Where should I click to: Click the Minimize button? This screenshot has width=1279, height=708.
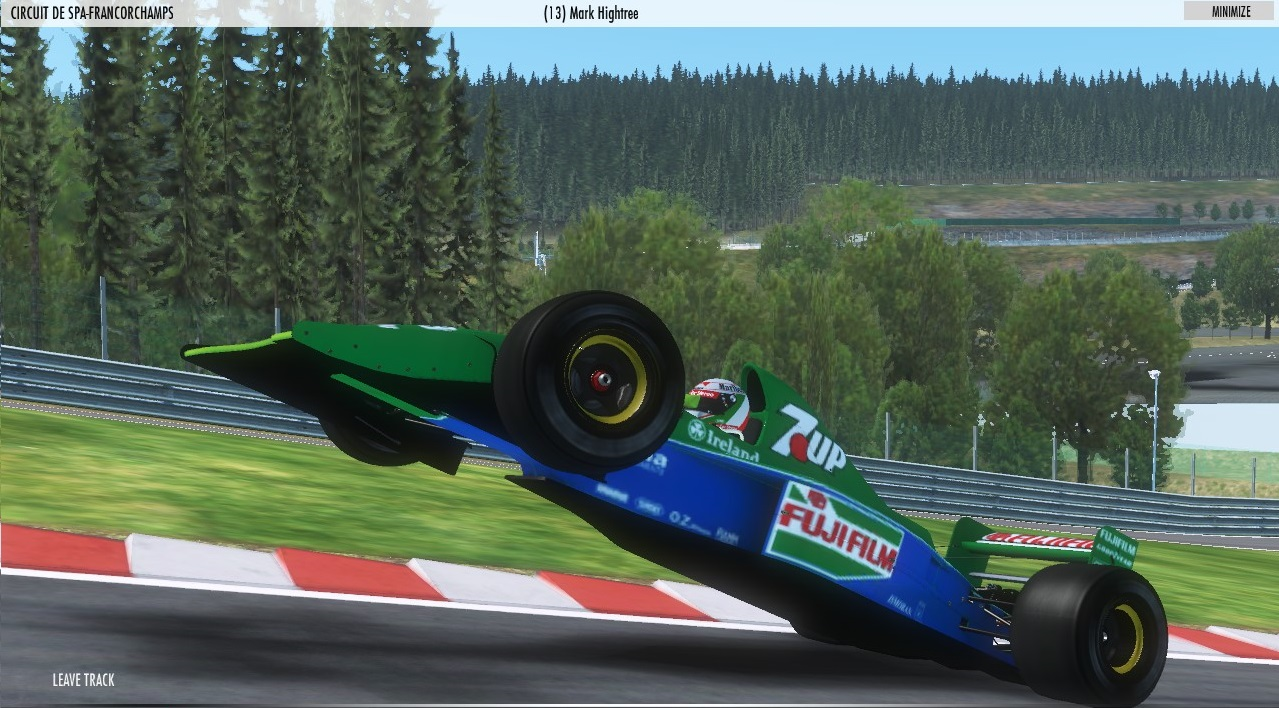pyautogui.click(x=1230, y=11)
